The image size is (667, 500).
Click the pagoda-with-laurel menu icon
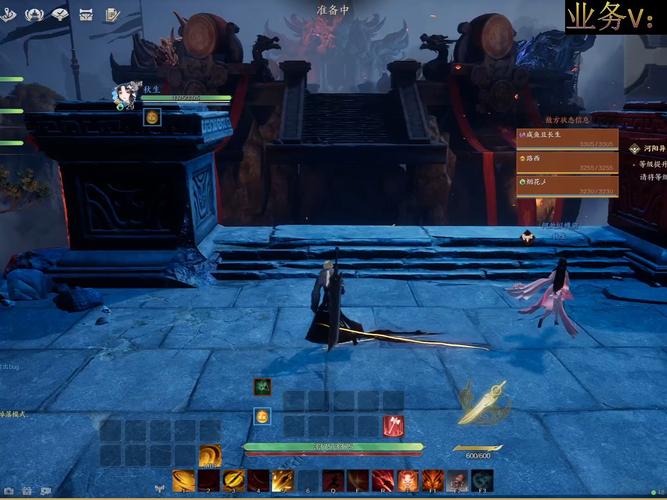point(34,14)
